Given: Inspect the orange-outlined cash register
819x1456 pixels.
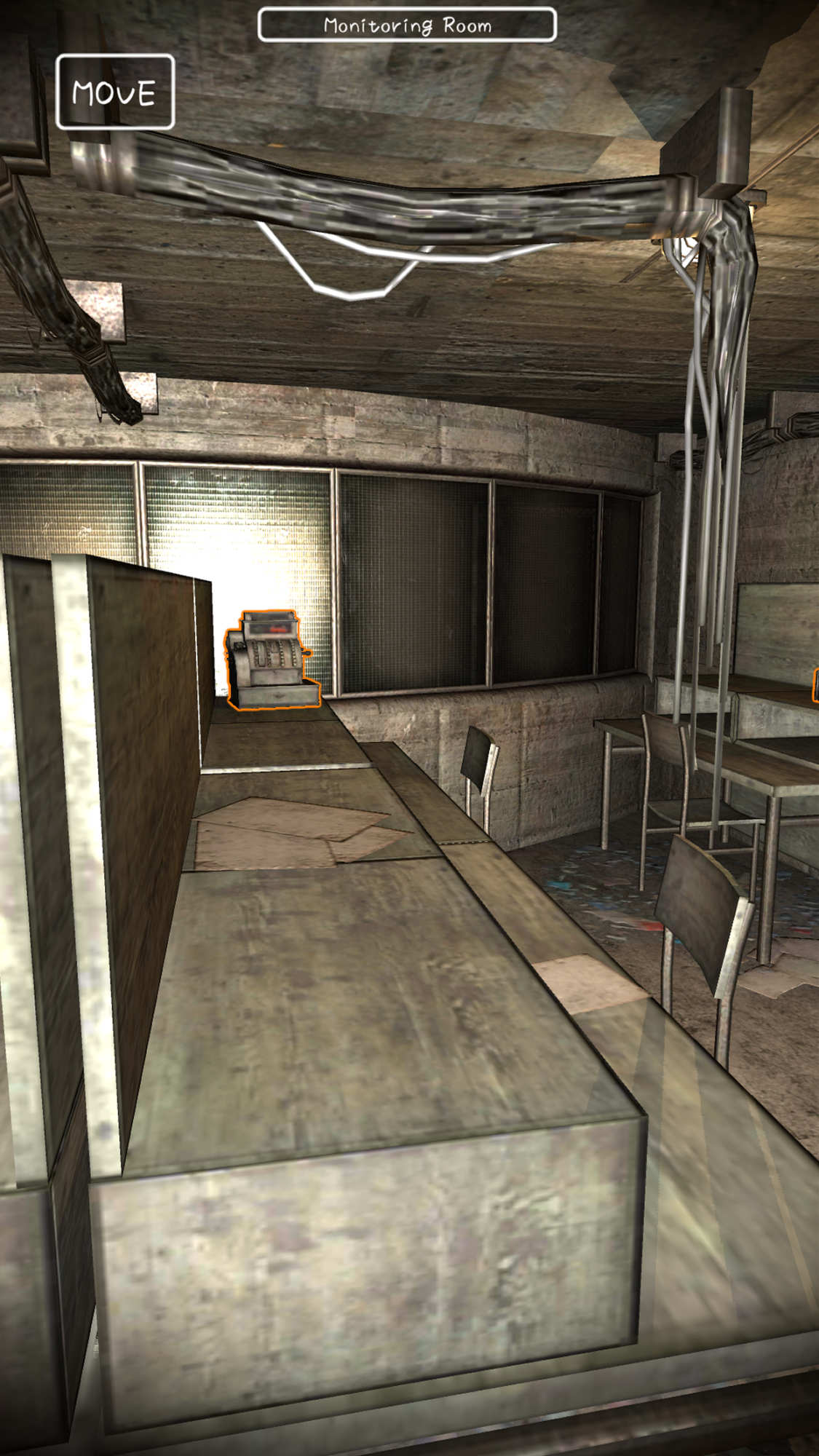Looking at the screenshot, I should click(x=272, y=660).
